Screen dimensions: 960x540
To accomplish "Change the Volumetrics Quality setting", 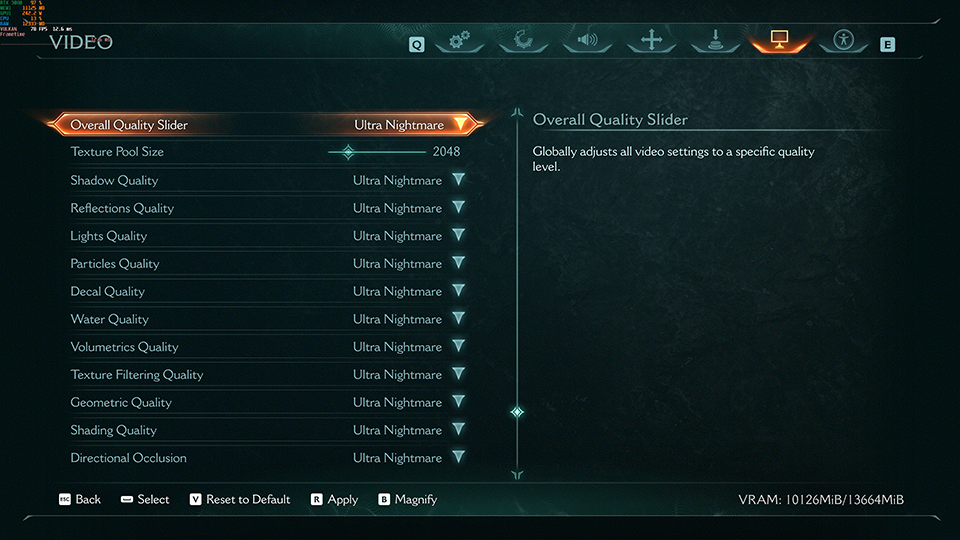I will click(458, 347).
